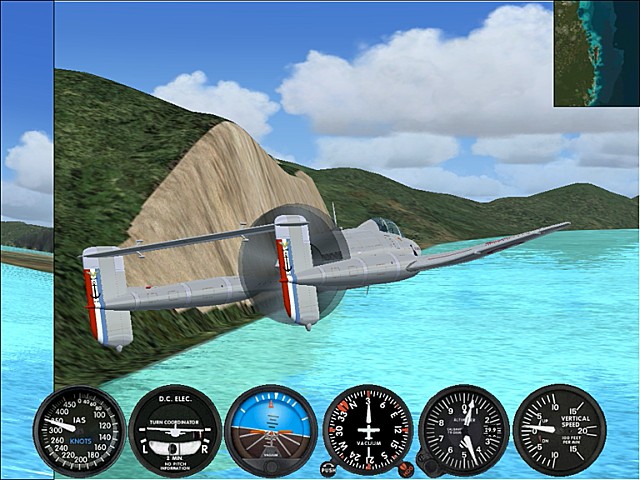Click the attitude indicator gauge
The width and height of the screenshot is (640, 480).
coord(271,430)
